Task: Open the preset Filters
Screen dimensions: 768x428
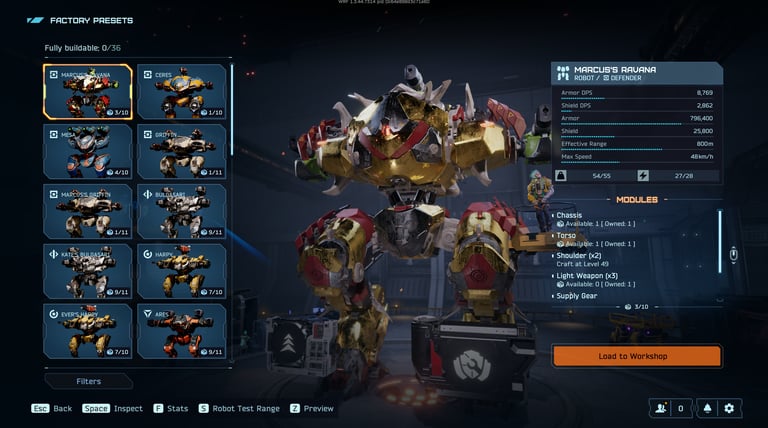Action: (88, 381)
